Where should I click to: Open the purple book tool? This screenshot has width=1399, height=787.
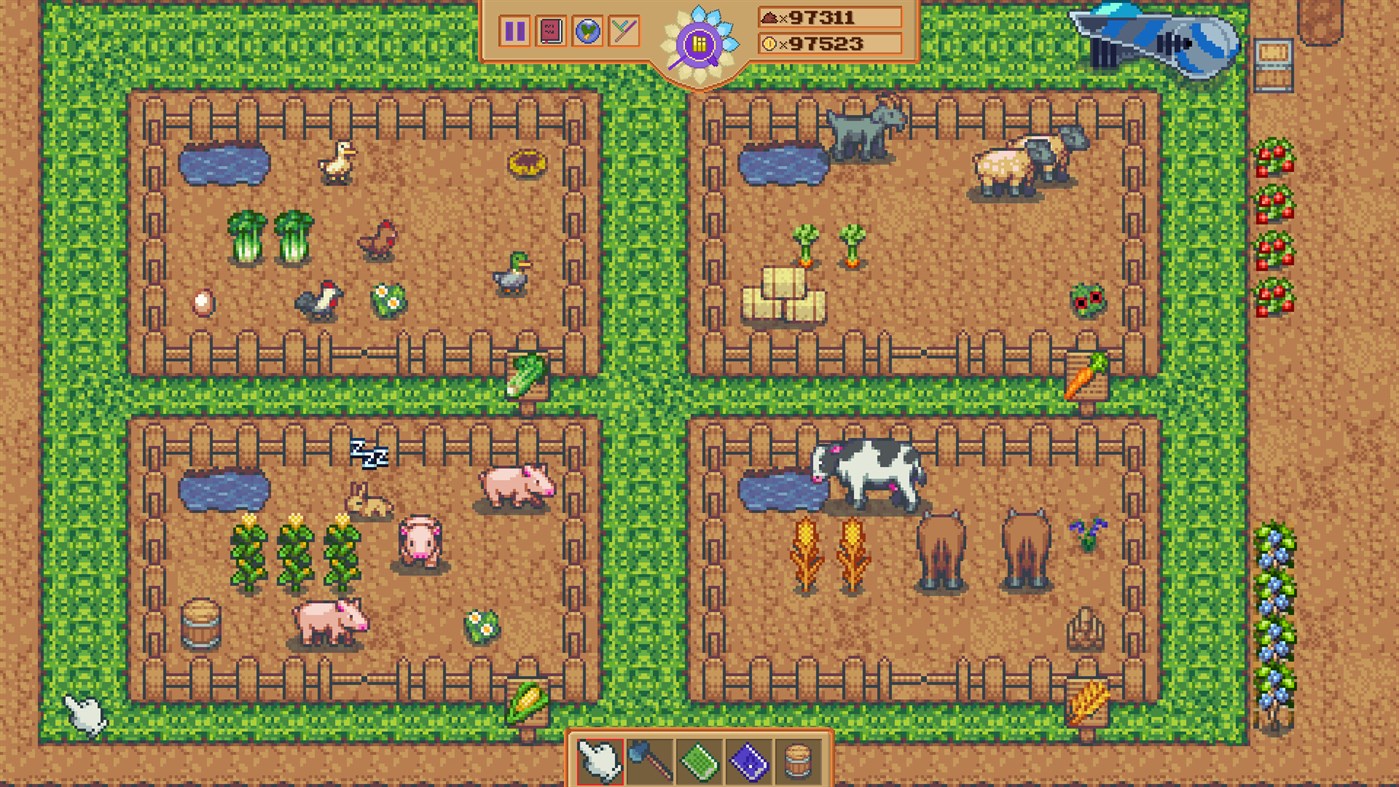pos(748,762)
